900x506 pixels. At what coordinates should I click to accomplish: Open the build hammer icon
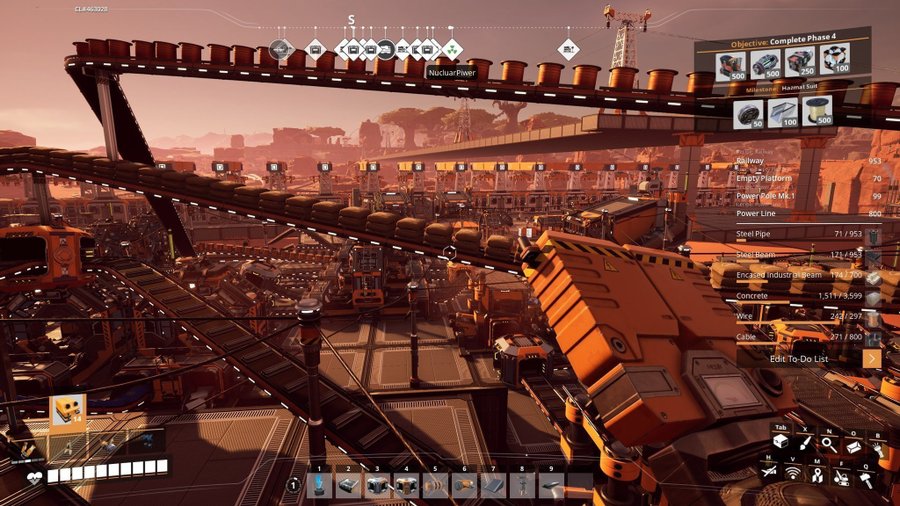click(x=867, y=479)
